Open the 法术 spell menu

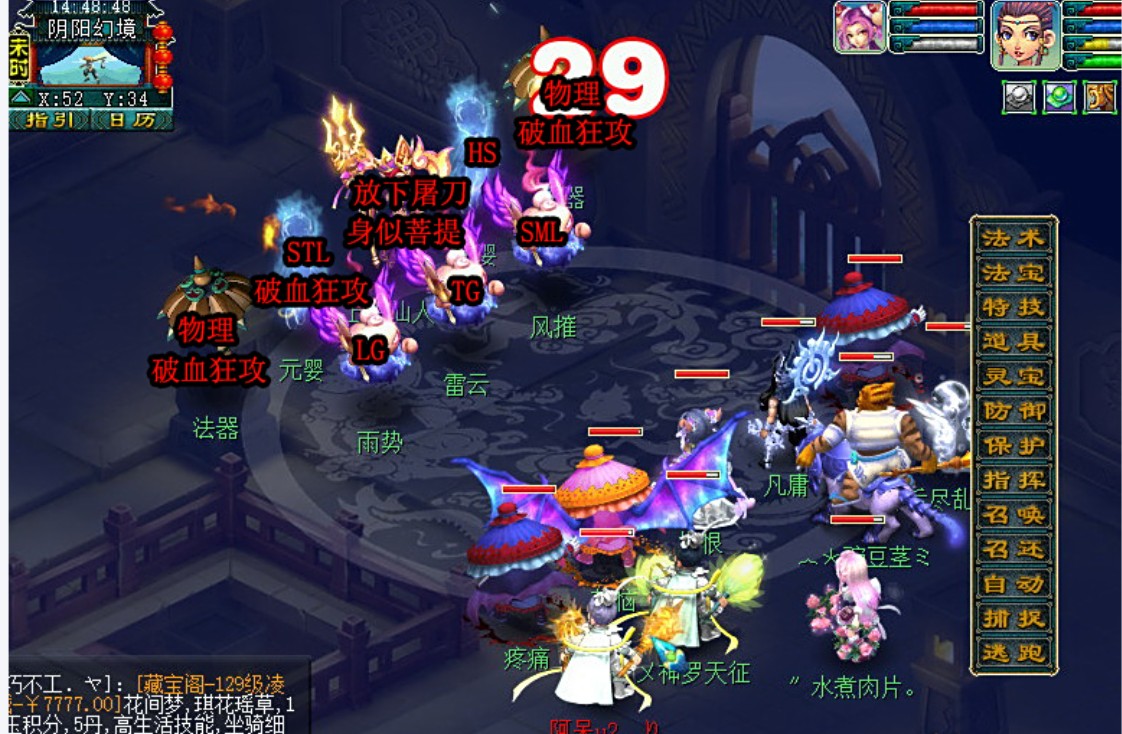tap(1013, 238)
